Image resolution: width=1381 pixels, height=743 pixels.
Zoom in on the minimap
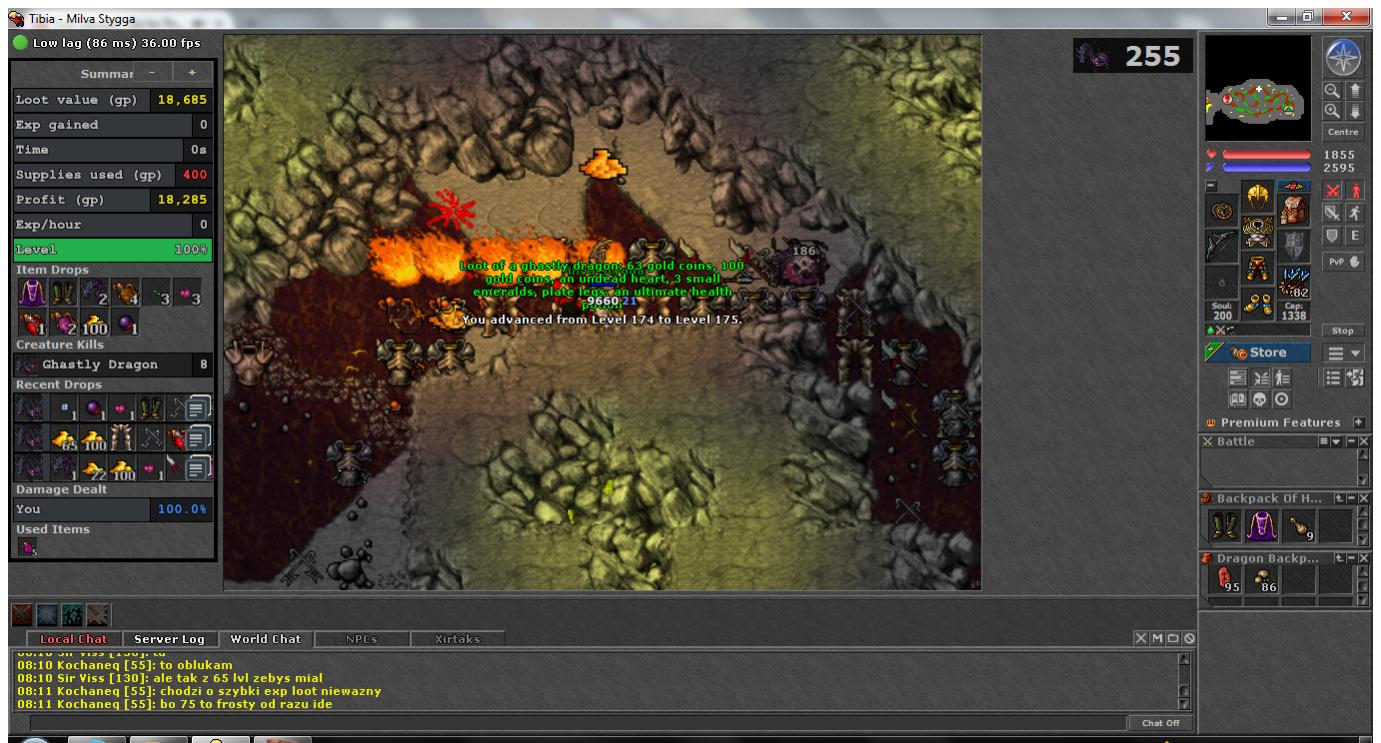(x=1332, y=110)
